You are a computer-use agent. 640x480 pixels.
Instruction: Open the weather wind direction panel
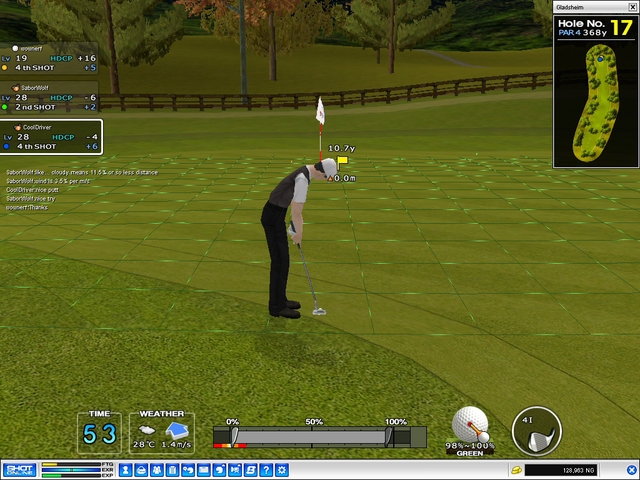coord(162,433)
